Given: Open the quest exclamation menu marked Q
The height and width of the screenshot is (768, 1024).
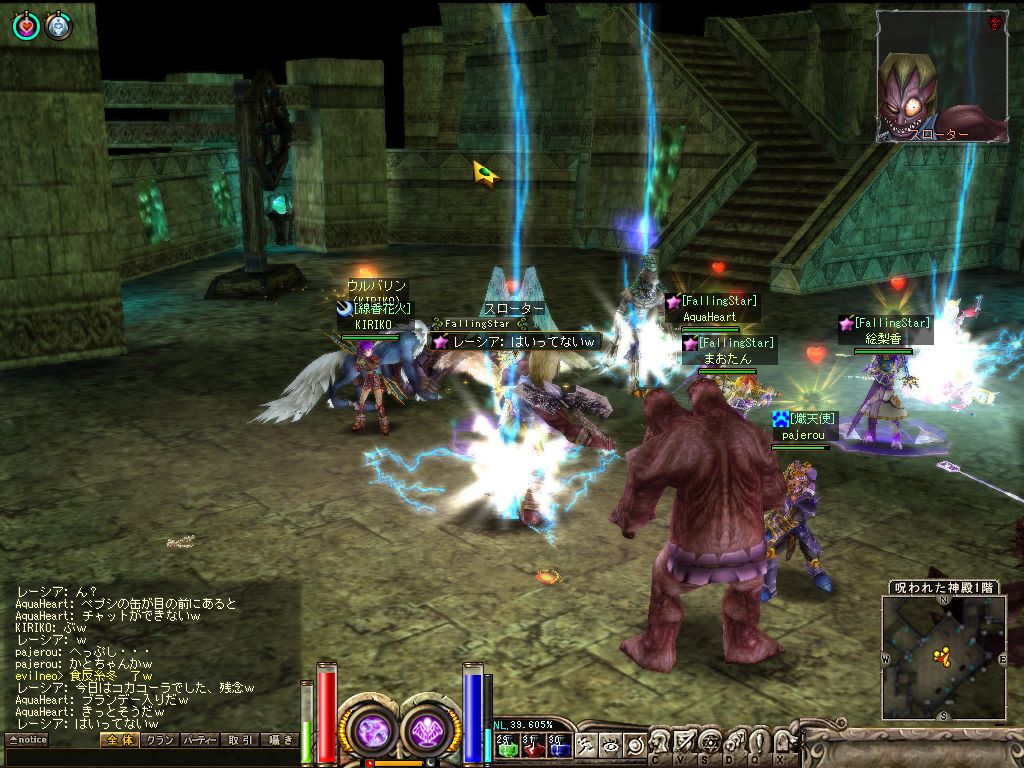Looking at the screenshot, I should click(757, 744).
